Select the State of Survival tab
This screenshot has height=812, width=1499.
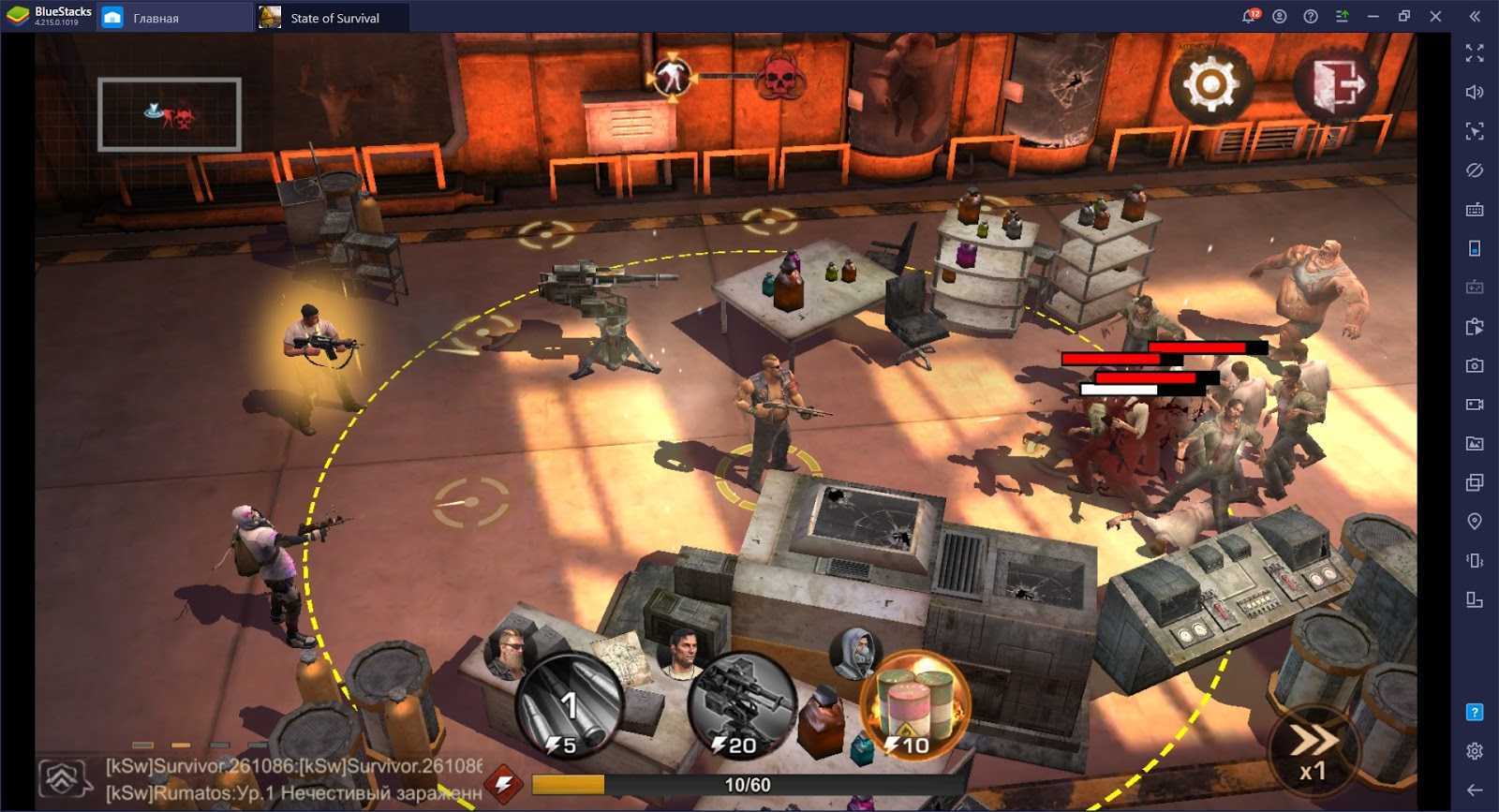coord(334,18)
